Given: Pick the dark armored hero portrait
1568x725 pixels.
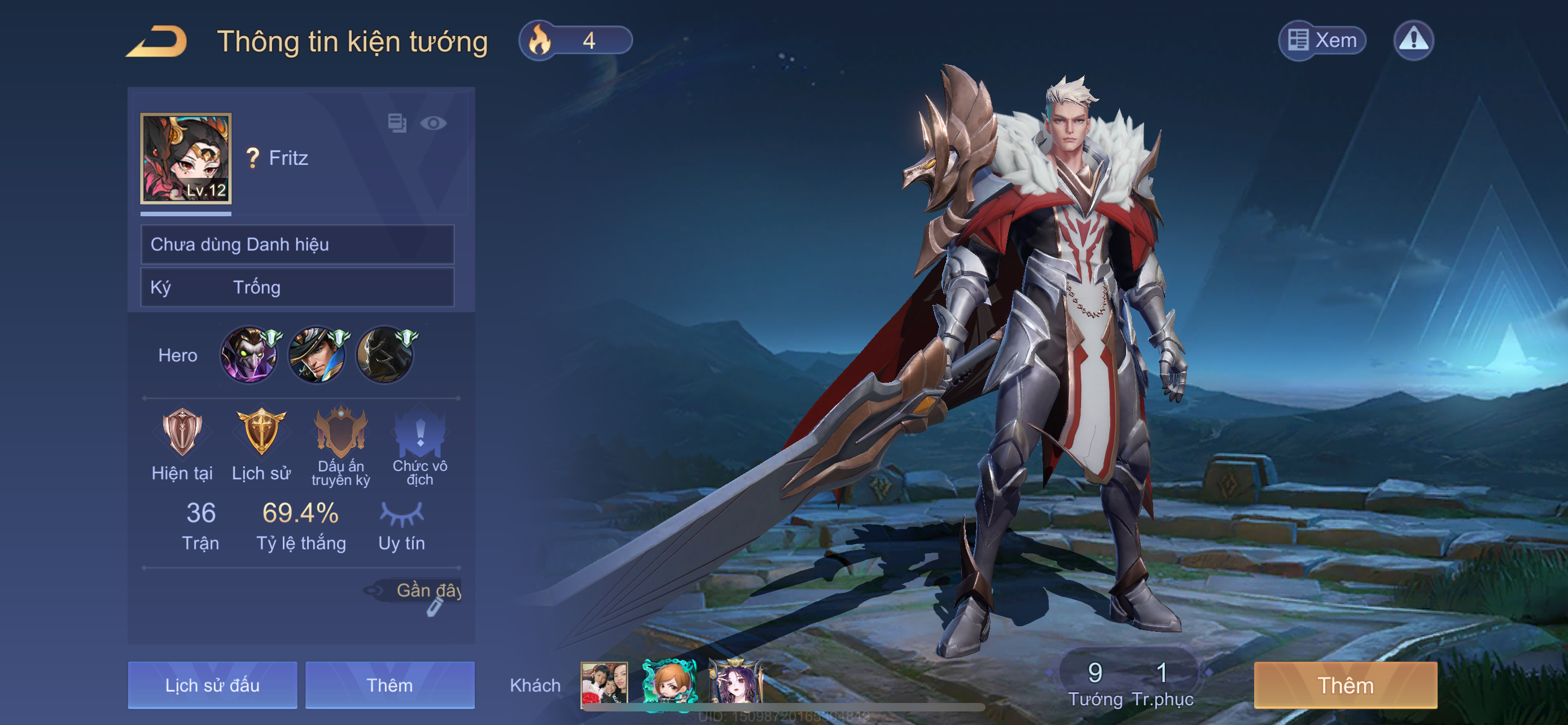Looking at the screenshot, I should pos(385,355).
